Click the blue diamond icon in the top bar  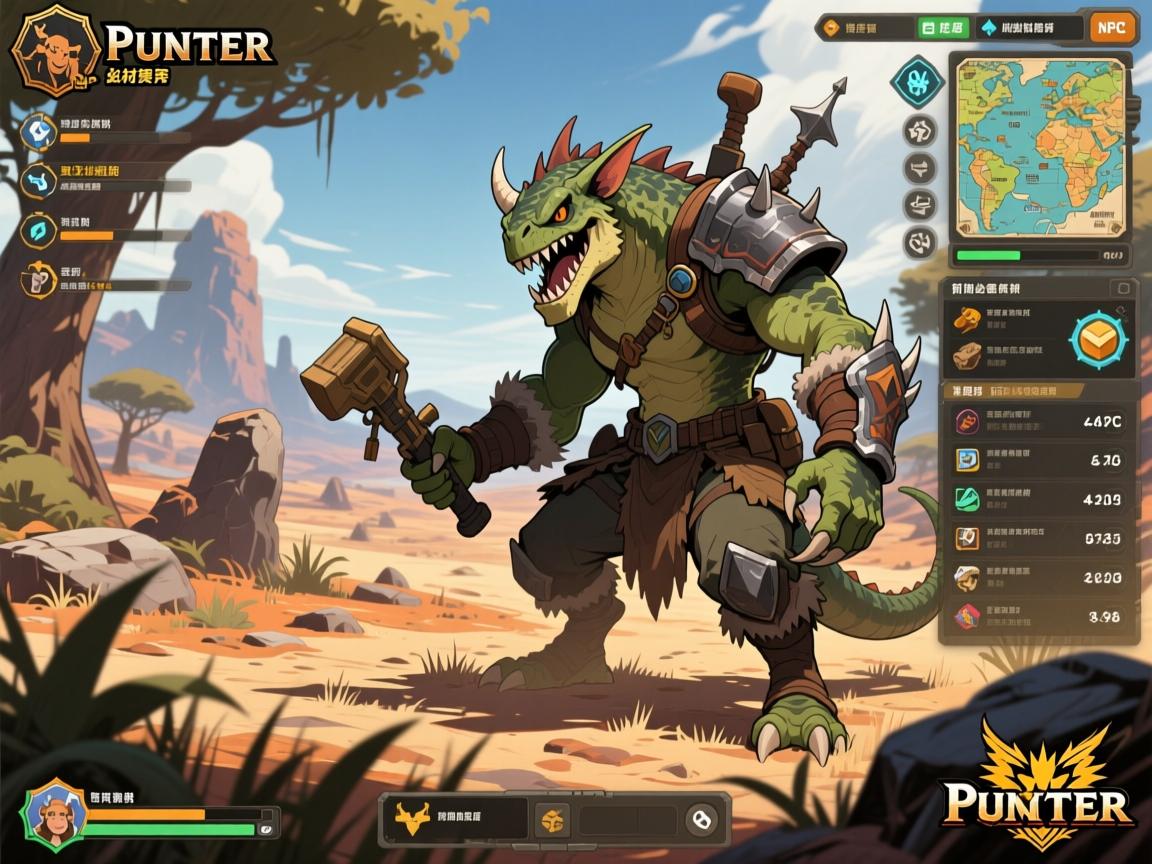(x=989, y=28)
